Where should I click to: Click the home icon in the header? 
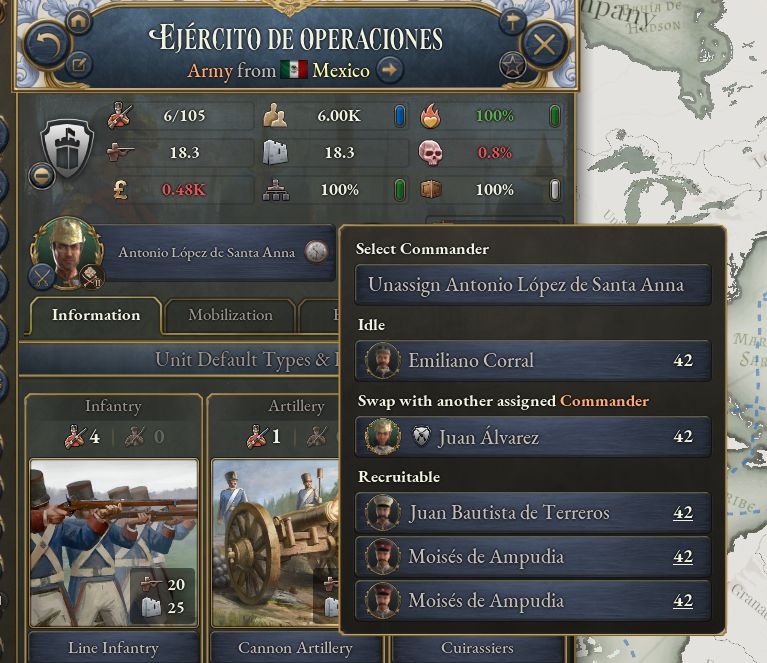pyautogui.click(x=78, y=22)
